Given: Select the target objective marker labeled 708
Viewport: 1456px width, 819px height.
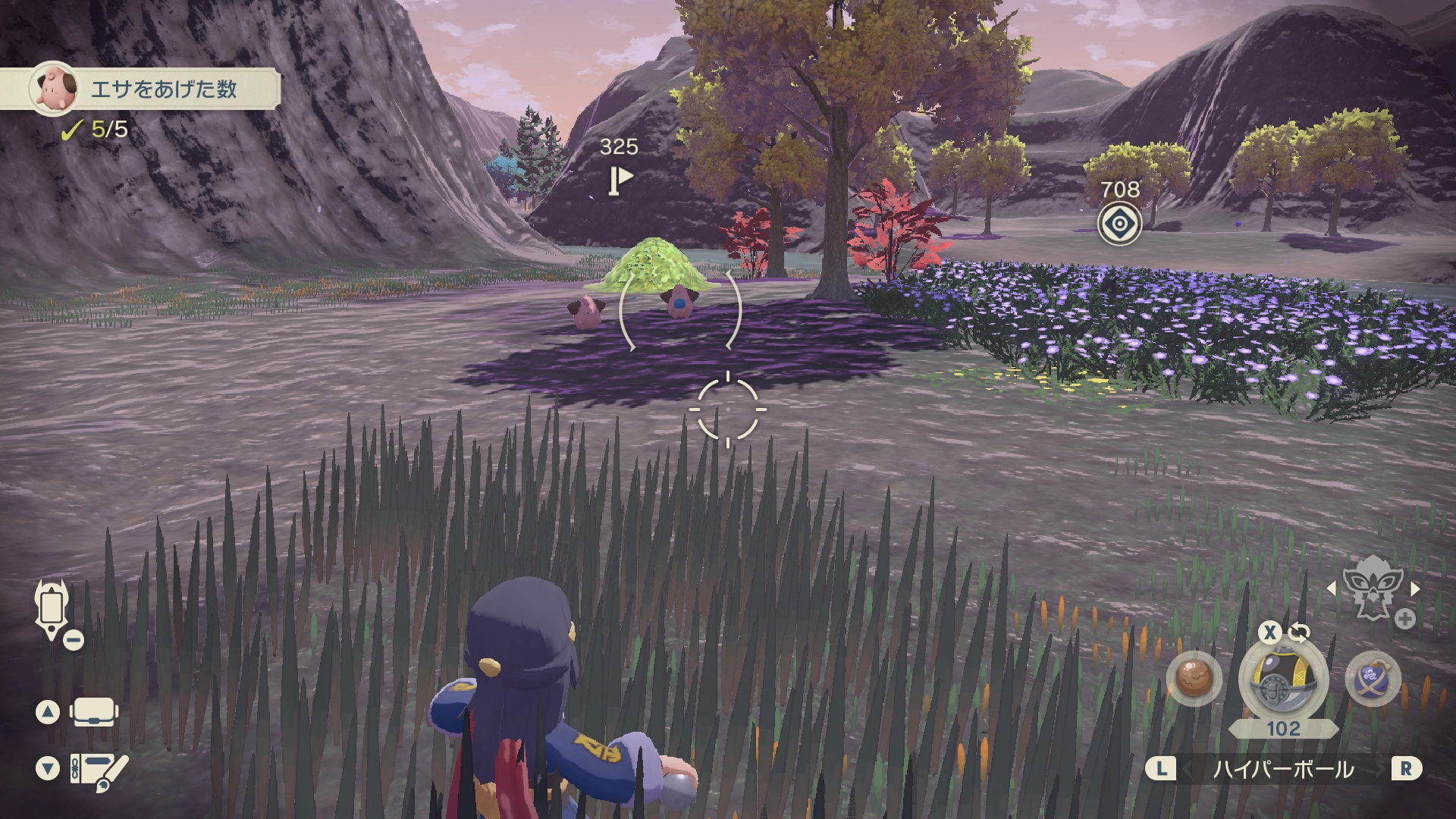Looking at the screenshot, I should [x=1119, y=224].
